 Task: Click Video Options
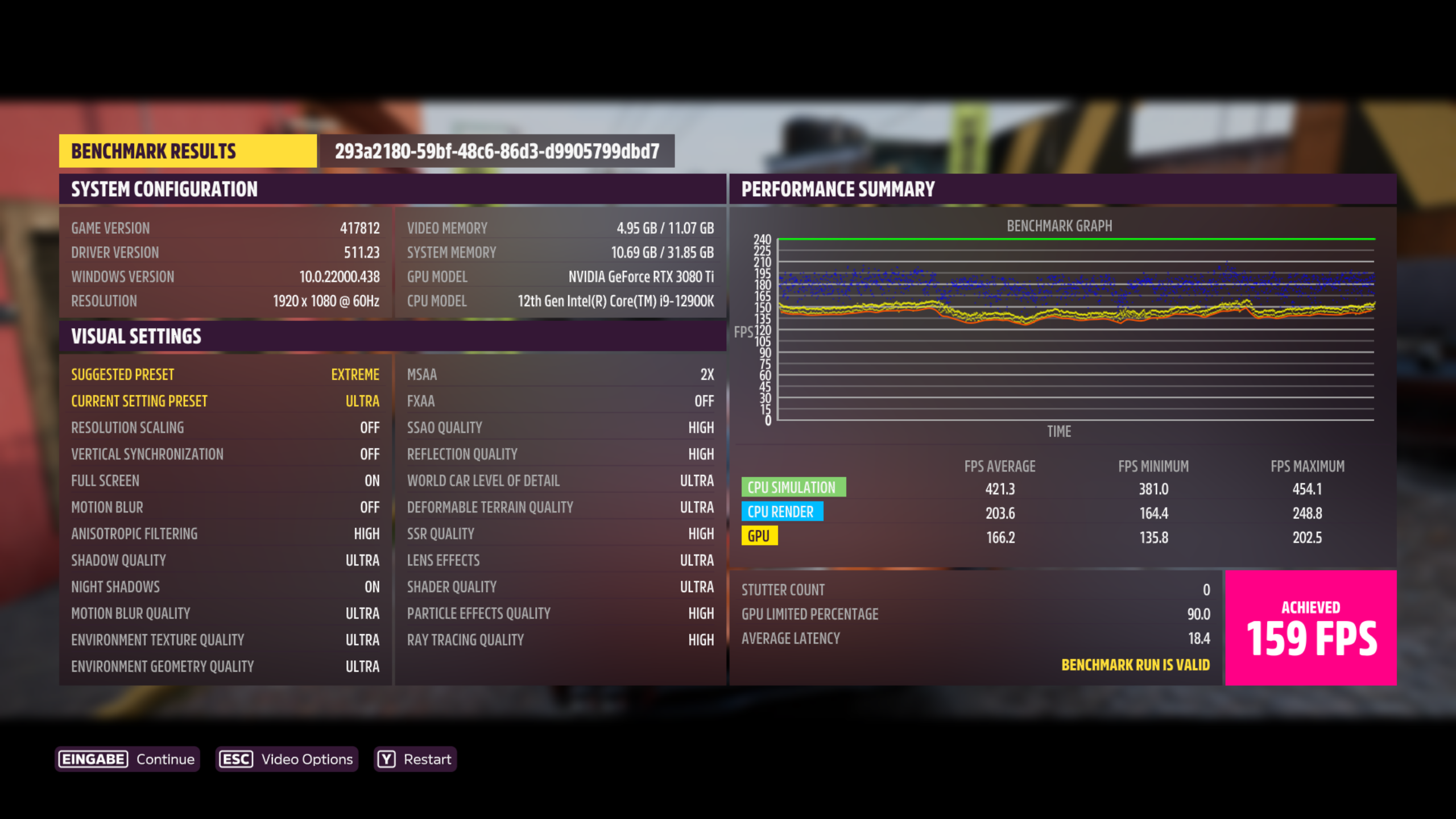pyautogui.click(x=305, y=759)
